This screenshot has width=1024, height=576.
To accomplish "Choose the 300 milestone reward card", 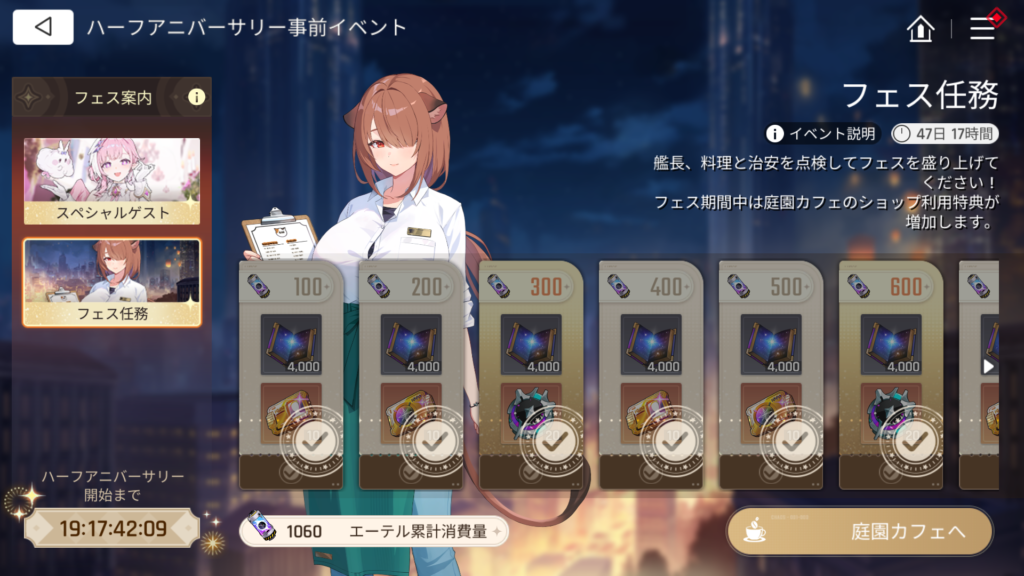I will 531,375.
